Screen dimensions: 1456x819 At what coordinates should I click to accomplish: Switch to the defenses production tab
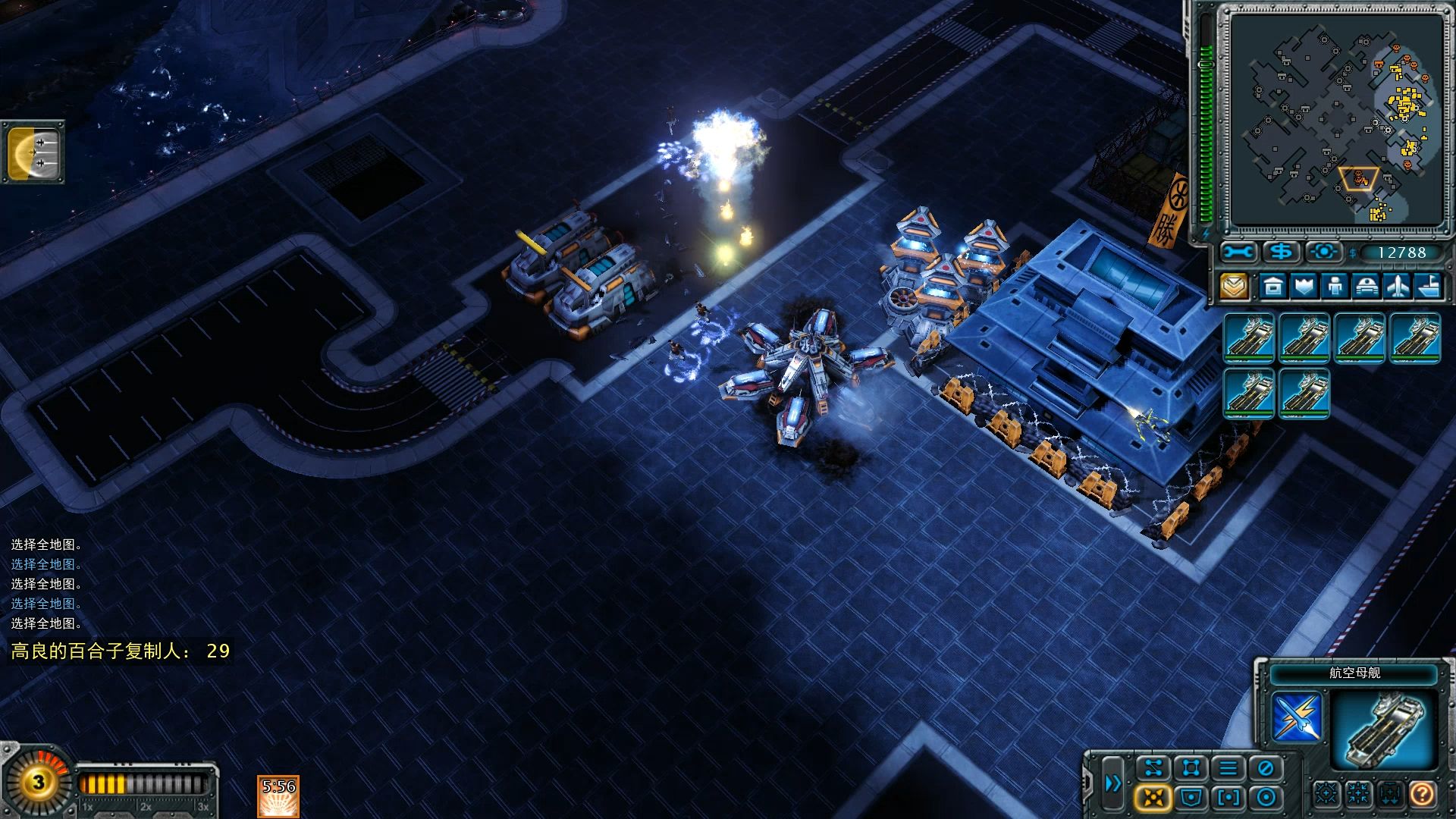(1304, 286)
